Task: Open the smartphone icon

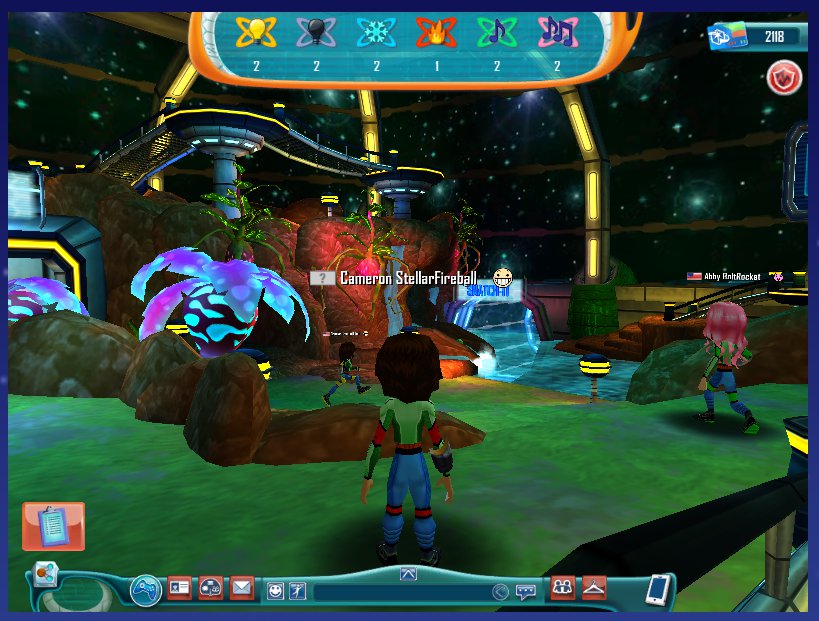Action: pos(657,589)
